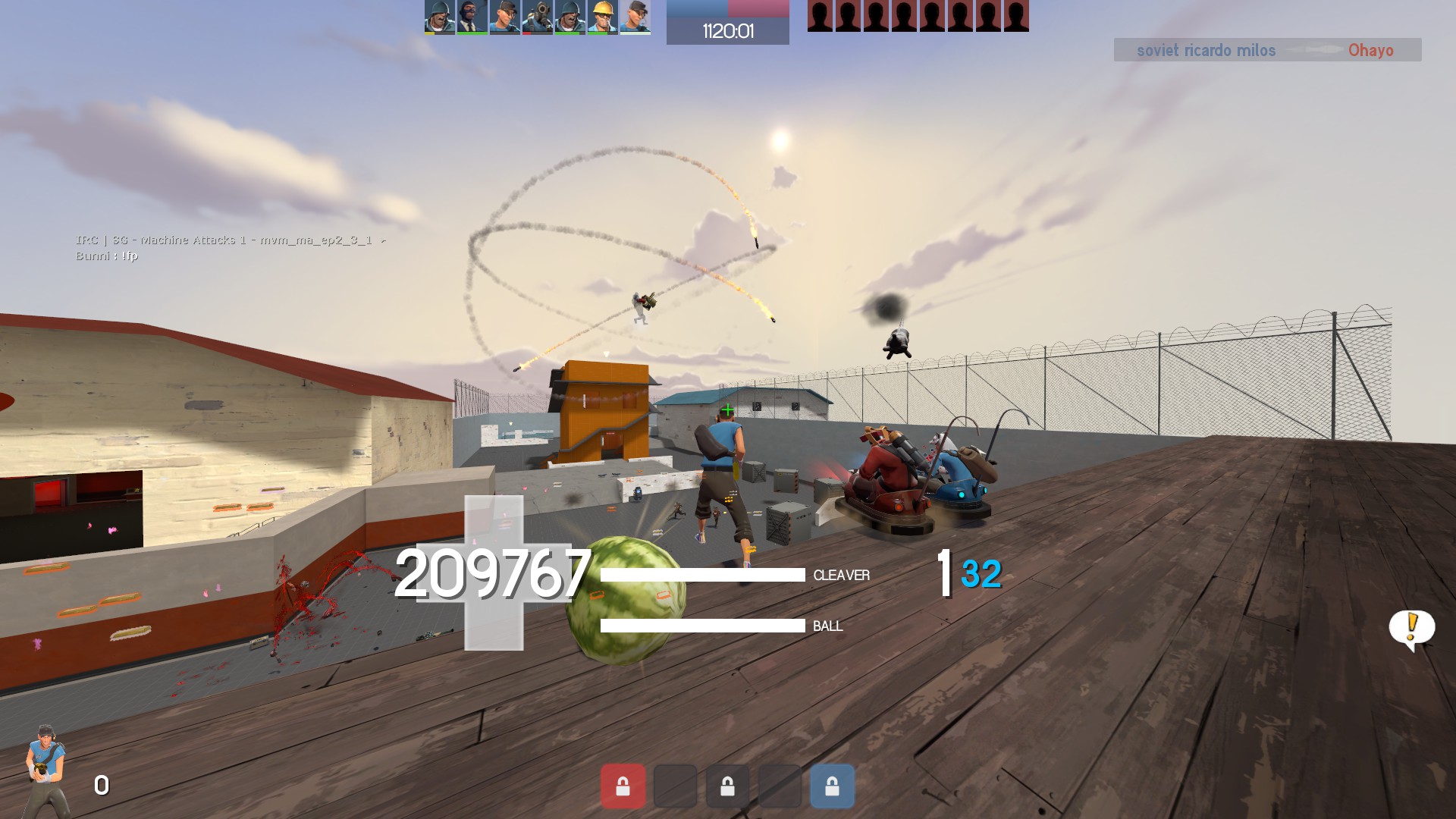Choose the Engineer teammate portrait

tap(602, 17)
